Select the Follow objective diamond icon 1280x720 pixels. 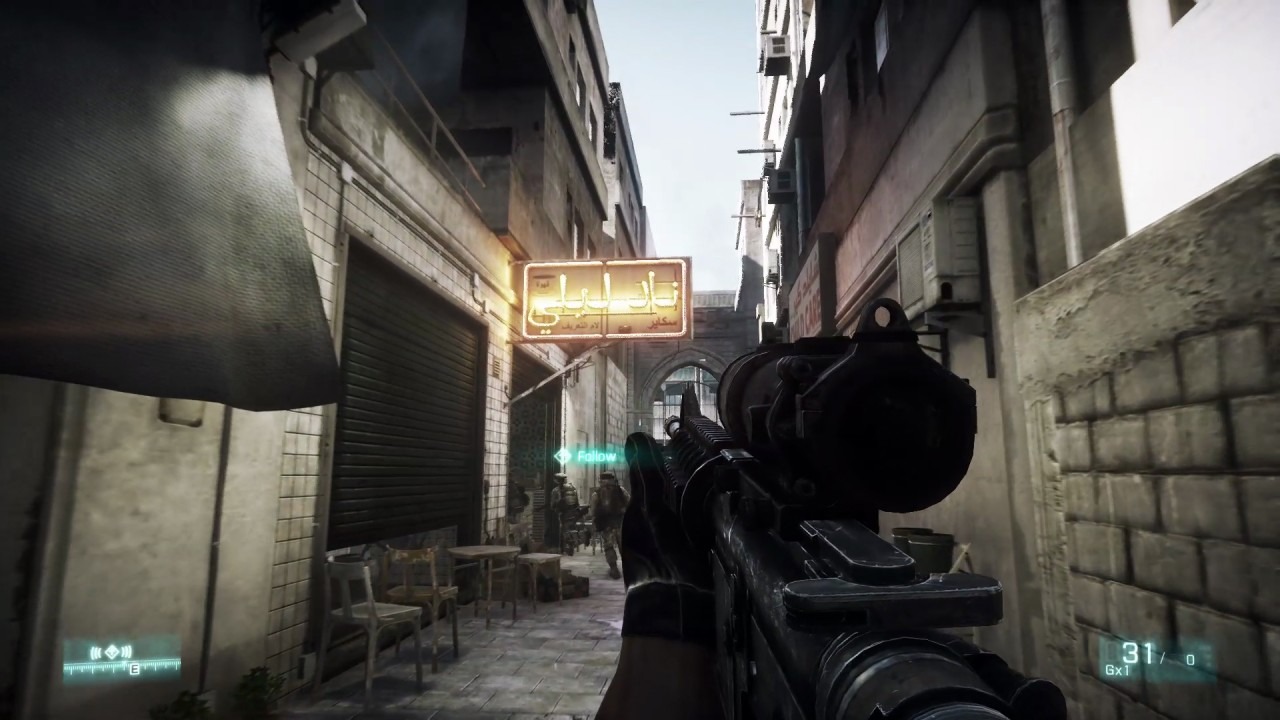click(x=563, y=455)
